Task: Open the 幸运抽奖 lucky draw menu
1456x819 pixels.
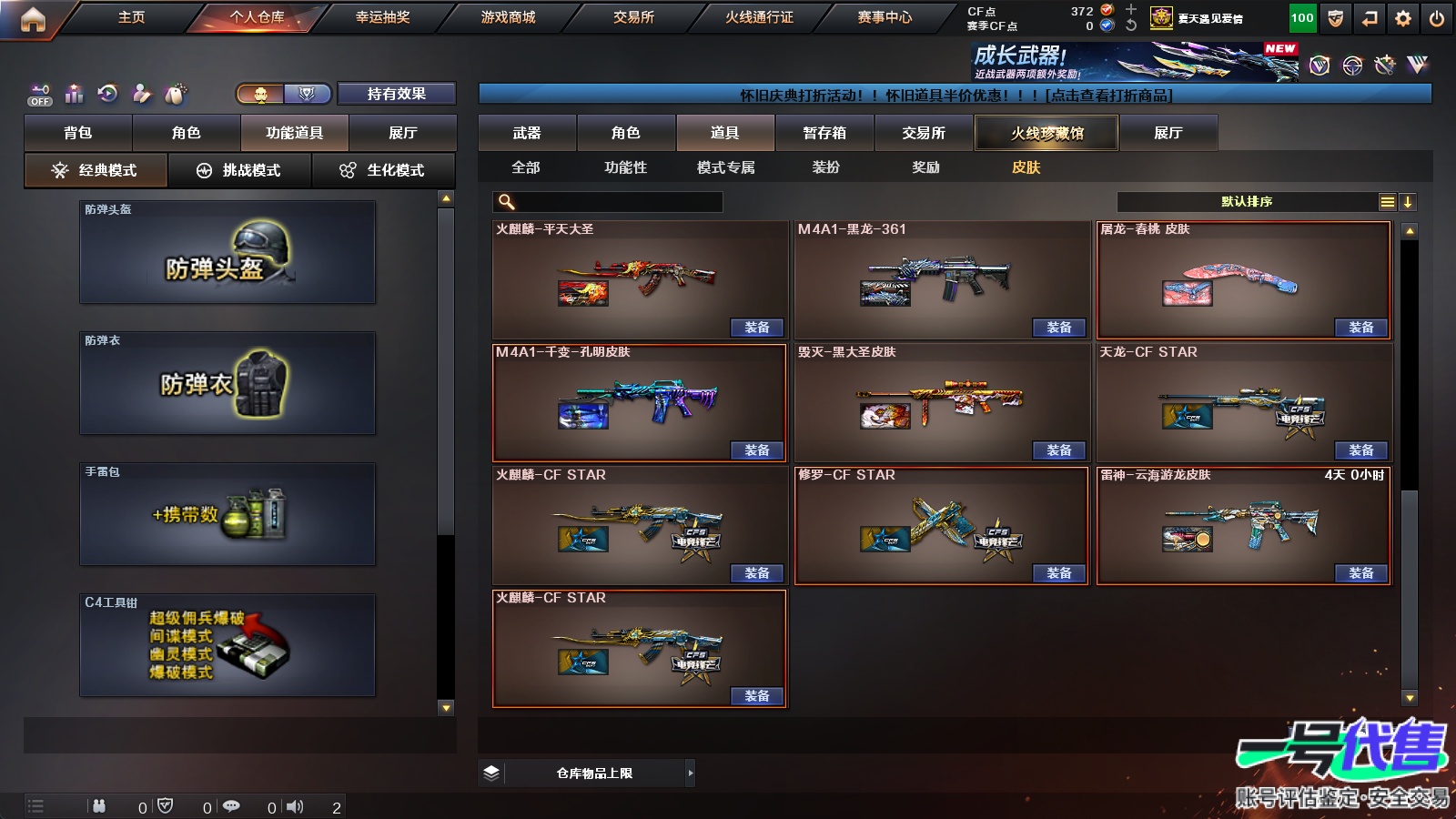Action: pyautogui.click(x=382, y=17)
